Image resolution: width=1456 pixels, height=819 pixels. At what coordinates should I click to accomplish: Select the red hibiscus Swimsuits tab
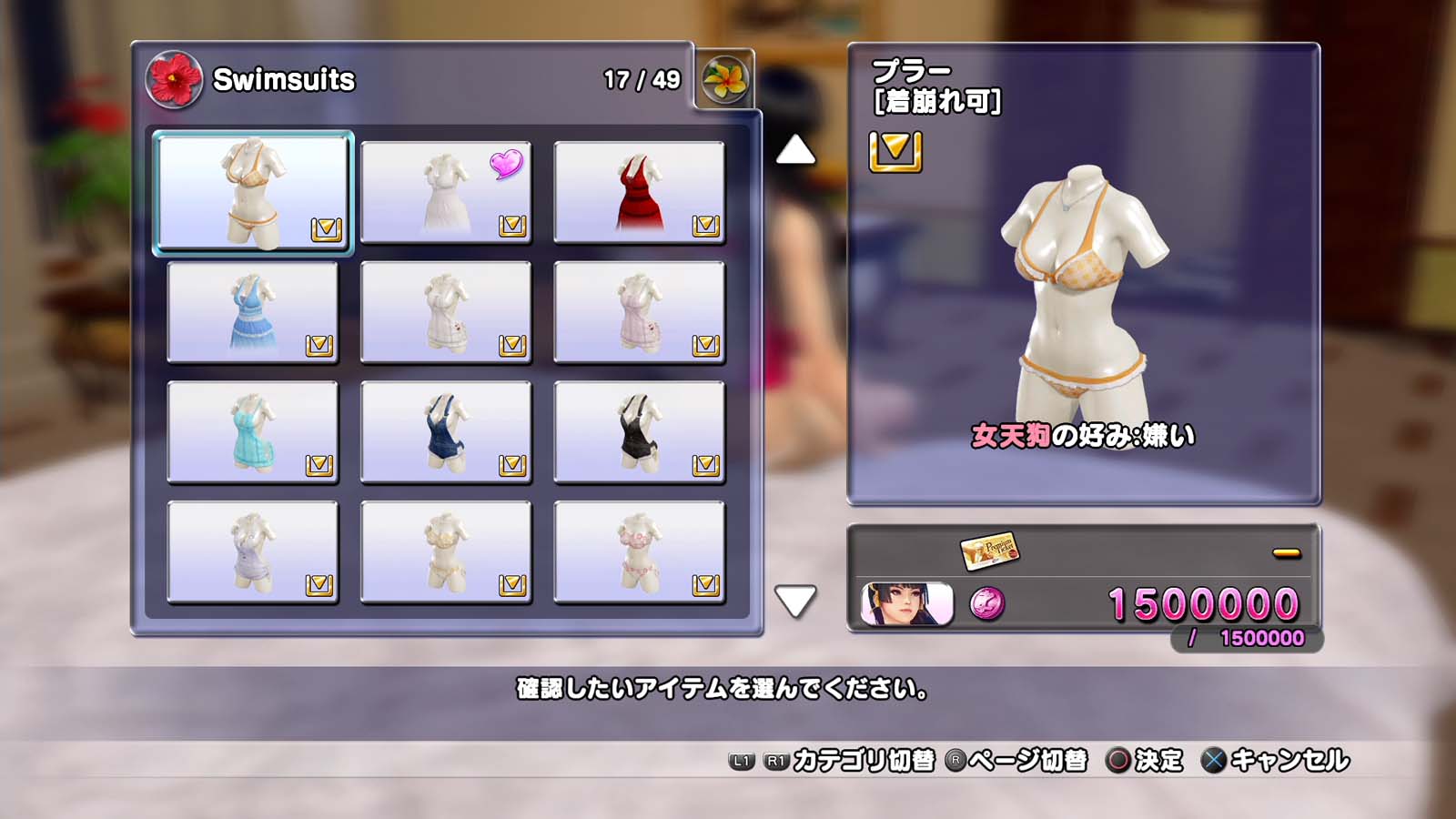point(174,79)
